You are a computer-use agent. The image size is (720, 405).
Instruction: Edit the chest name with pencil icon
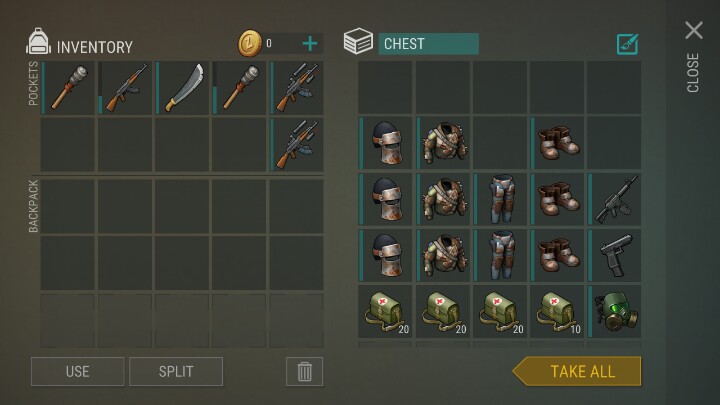point(628,44)
